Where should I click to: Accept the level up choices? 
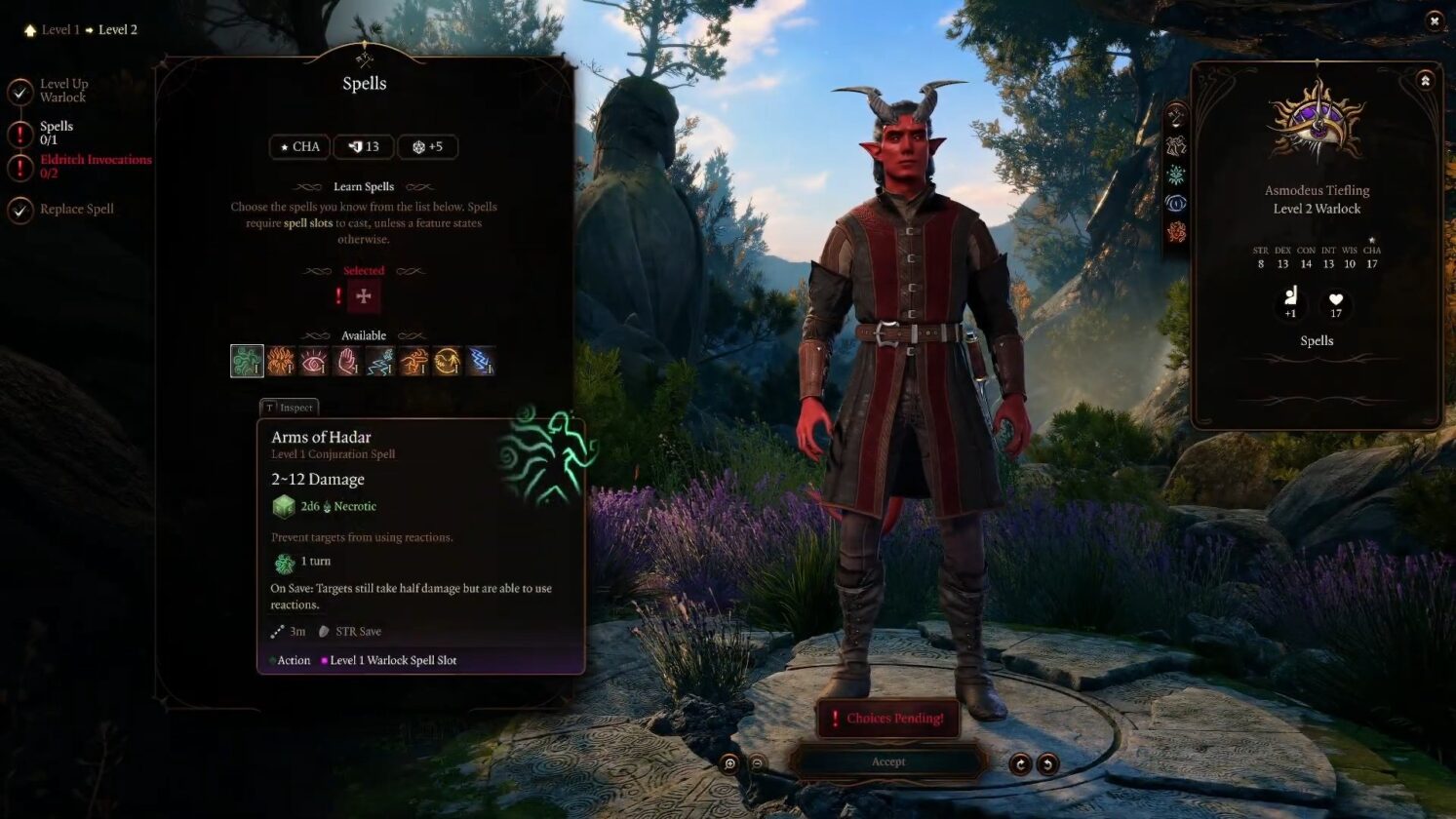pos(887,761)
